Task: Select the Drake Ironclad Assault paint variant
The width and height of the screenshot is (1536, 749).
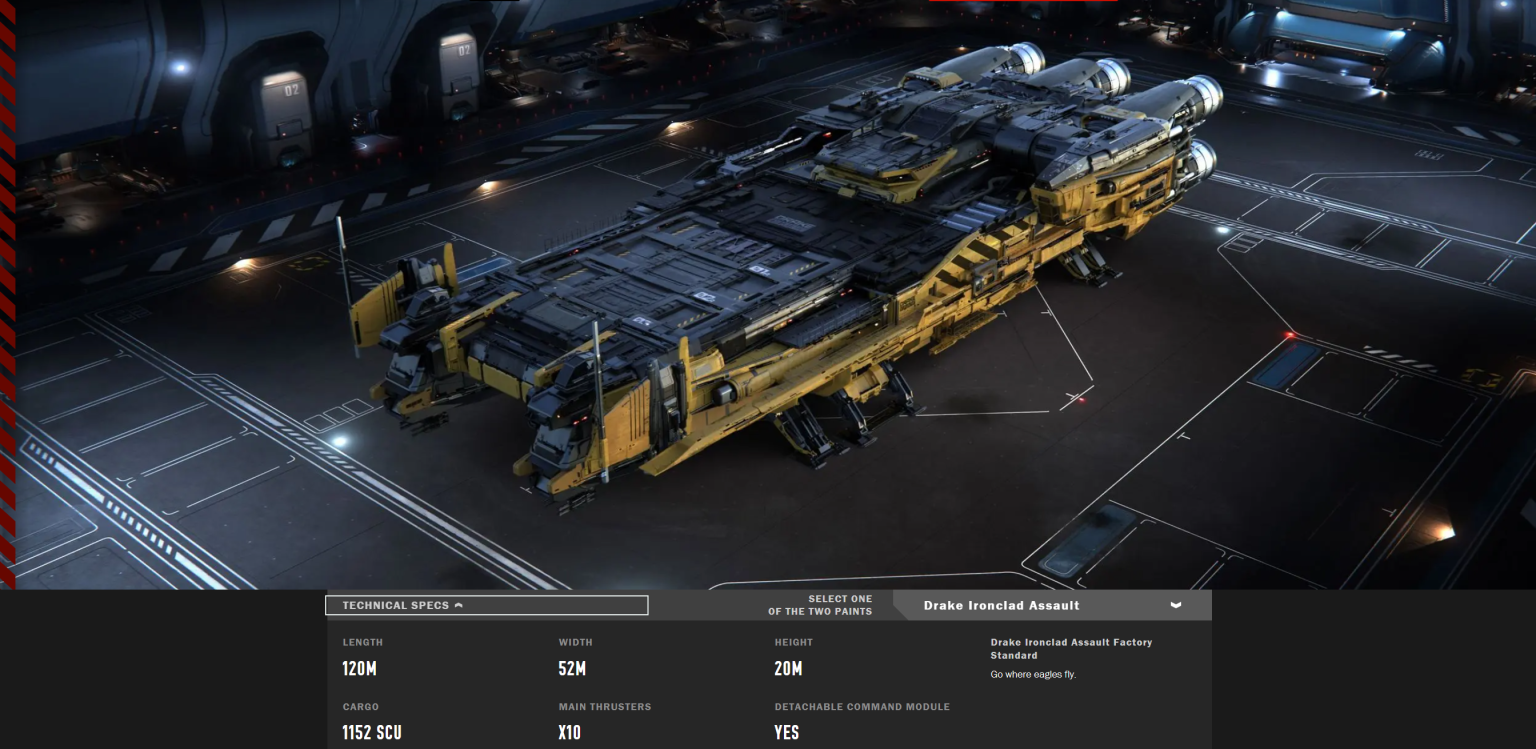Action: tap(1000, 605)
